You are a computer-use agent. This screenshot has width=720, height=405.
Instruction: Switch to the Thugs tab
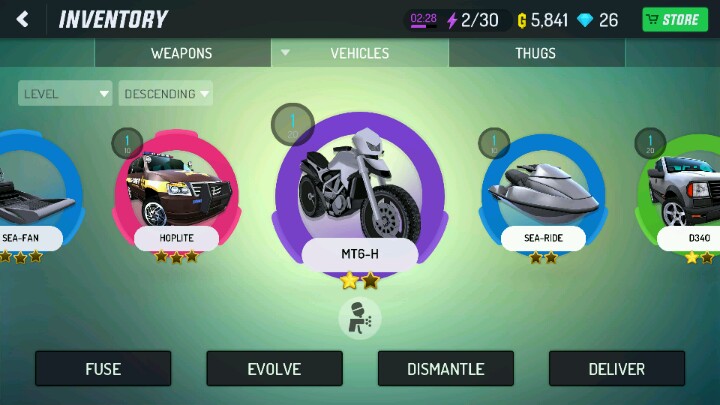(x=535, y=53)
